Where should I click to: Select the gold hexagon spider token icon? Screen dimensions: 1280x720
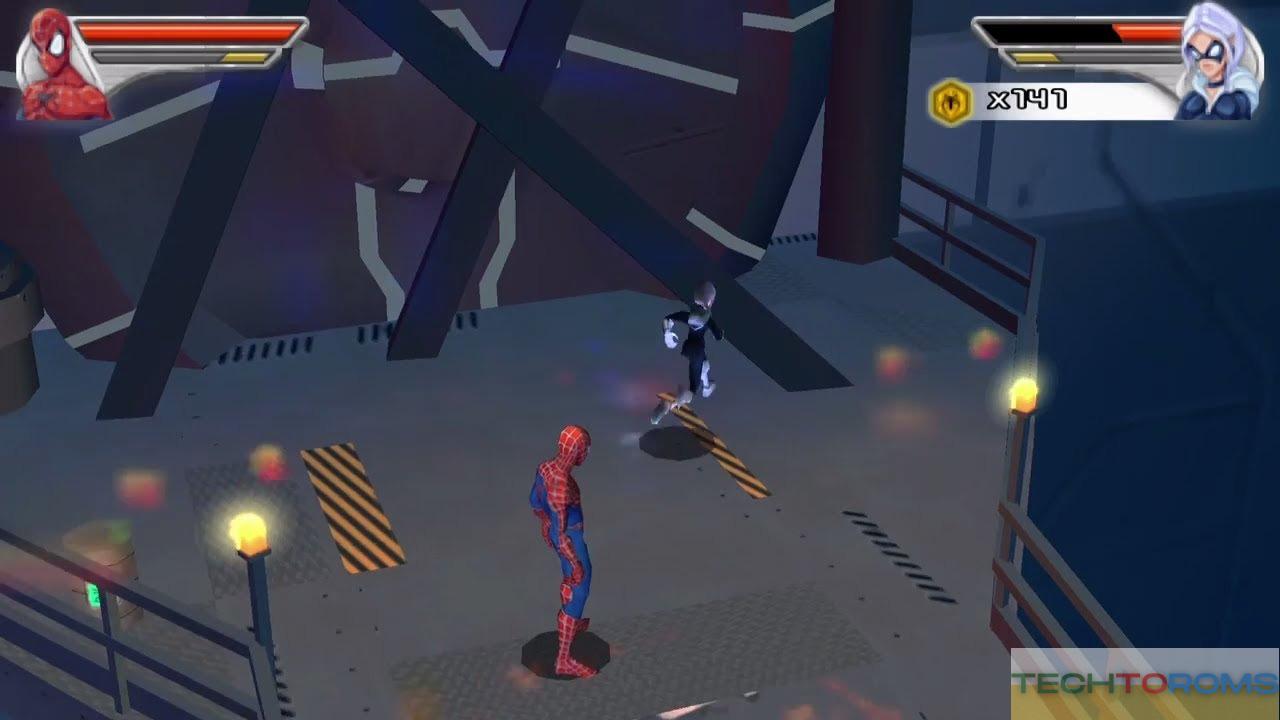pyautogui.click(x=951, y=101)
